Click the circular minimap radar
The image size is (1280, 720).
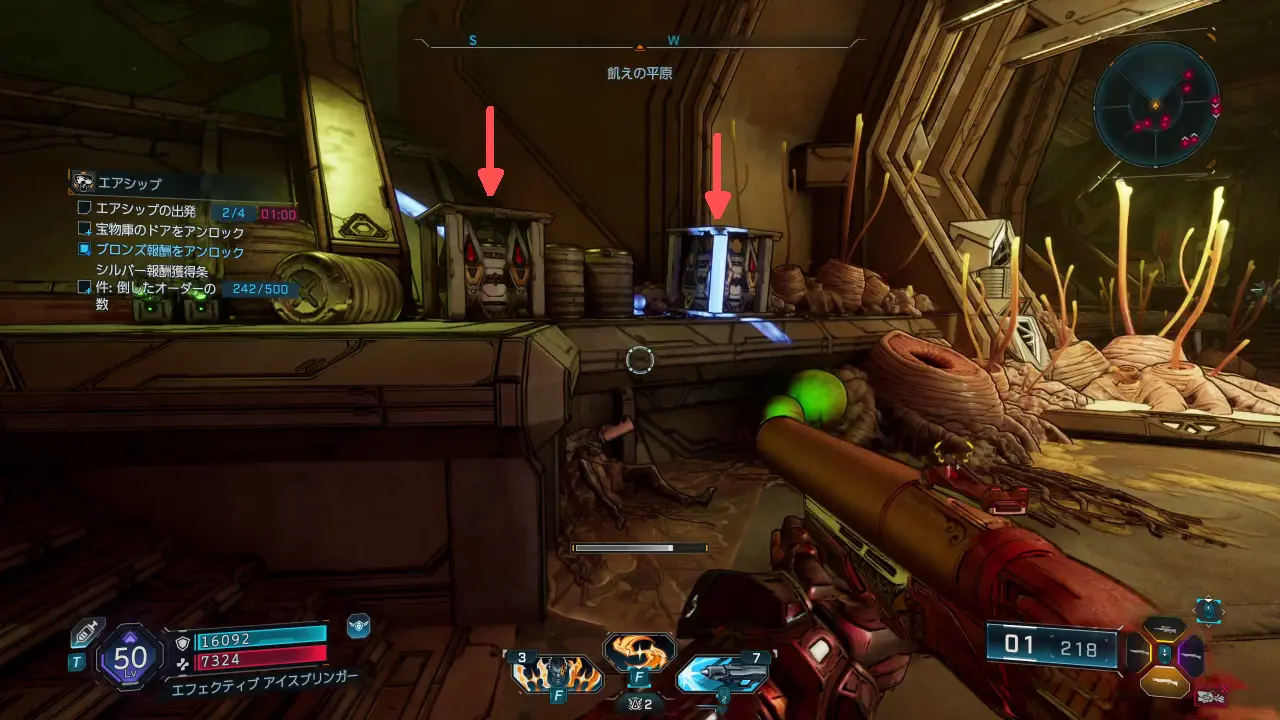(x=1155, y=105)
